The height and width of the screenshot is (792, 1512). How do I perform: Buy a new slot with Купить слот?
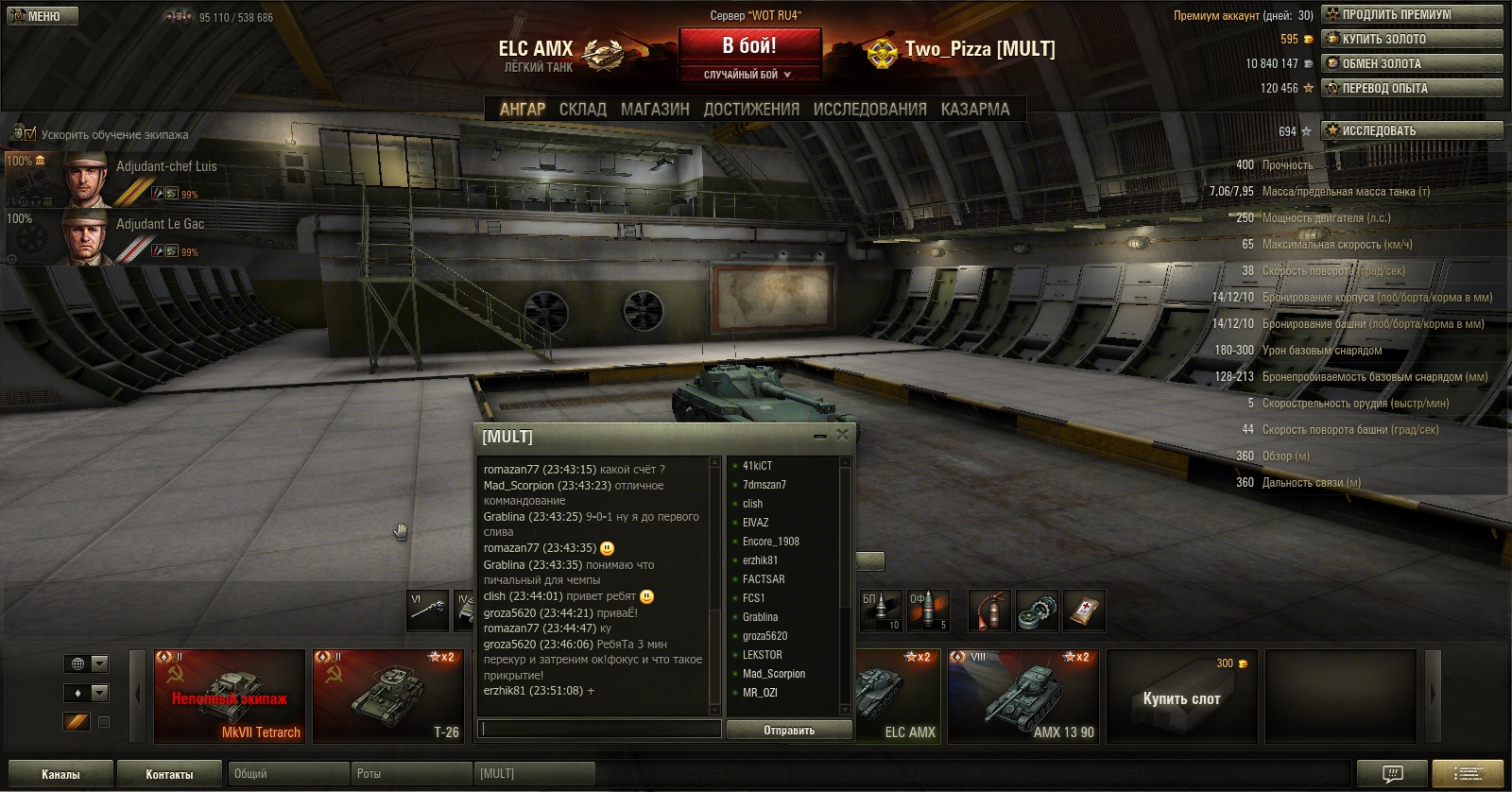[x=1181, y=698]
